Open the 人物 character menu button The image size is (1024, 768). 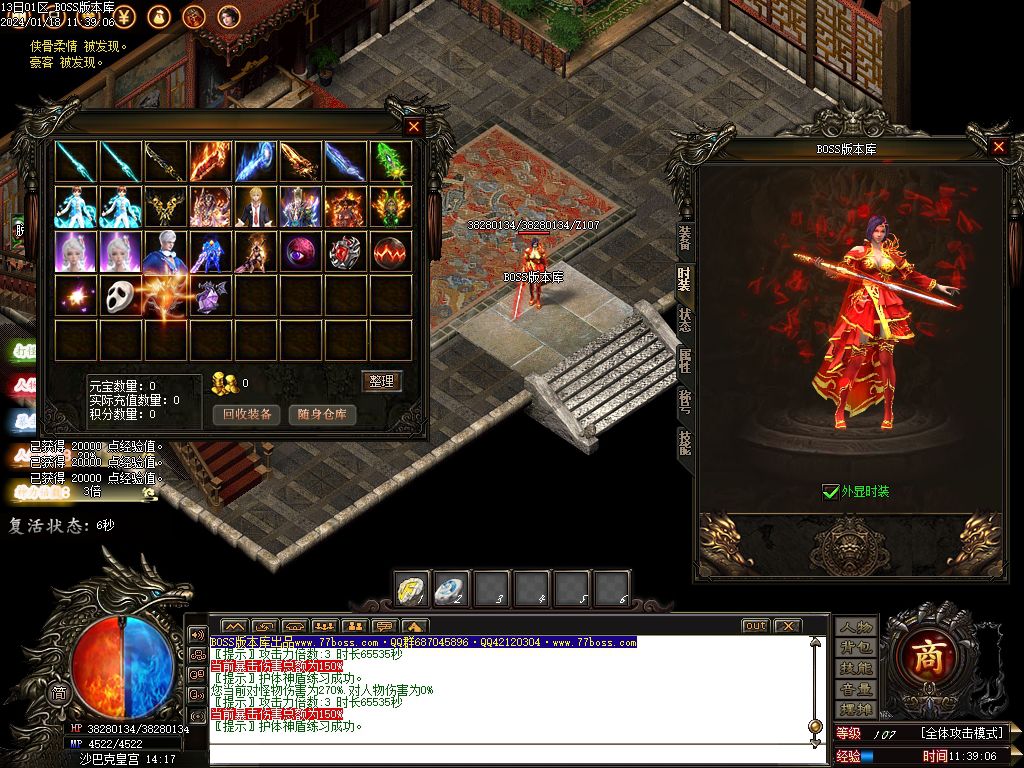coord(856,627)
